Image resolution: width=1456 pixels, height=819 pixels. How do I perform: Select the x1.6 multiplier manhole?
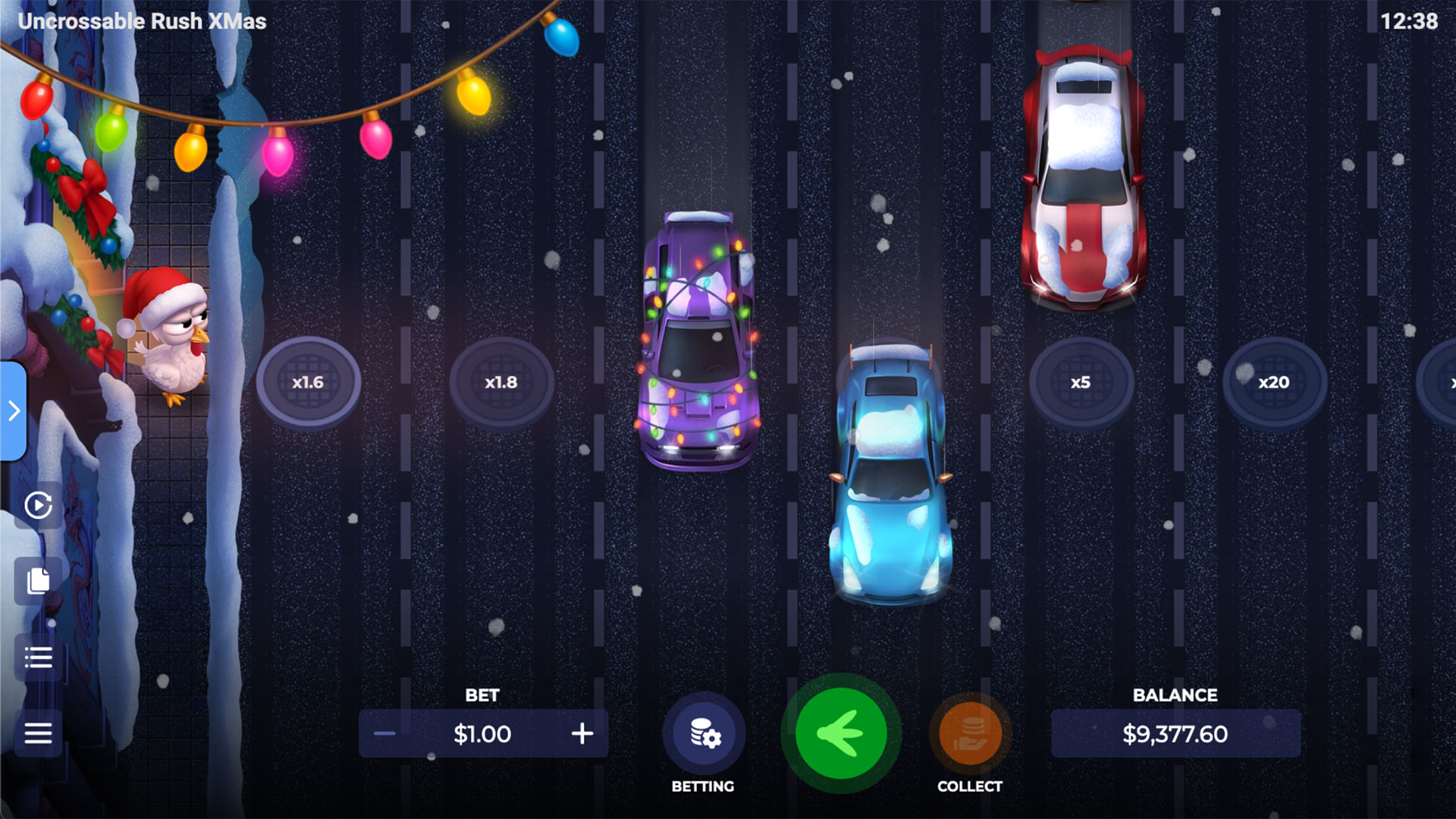click(308, 382)
